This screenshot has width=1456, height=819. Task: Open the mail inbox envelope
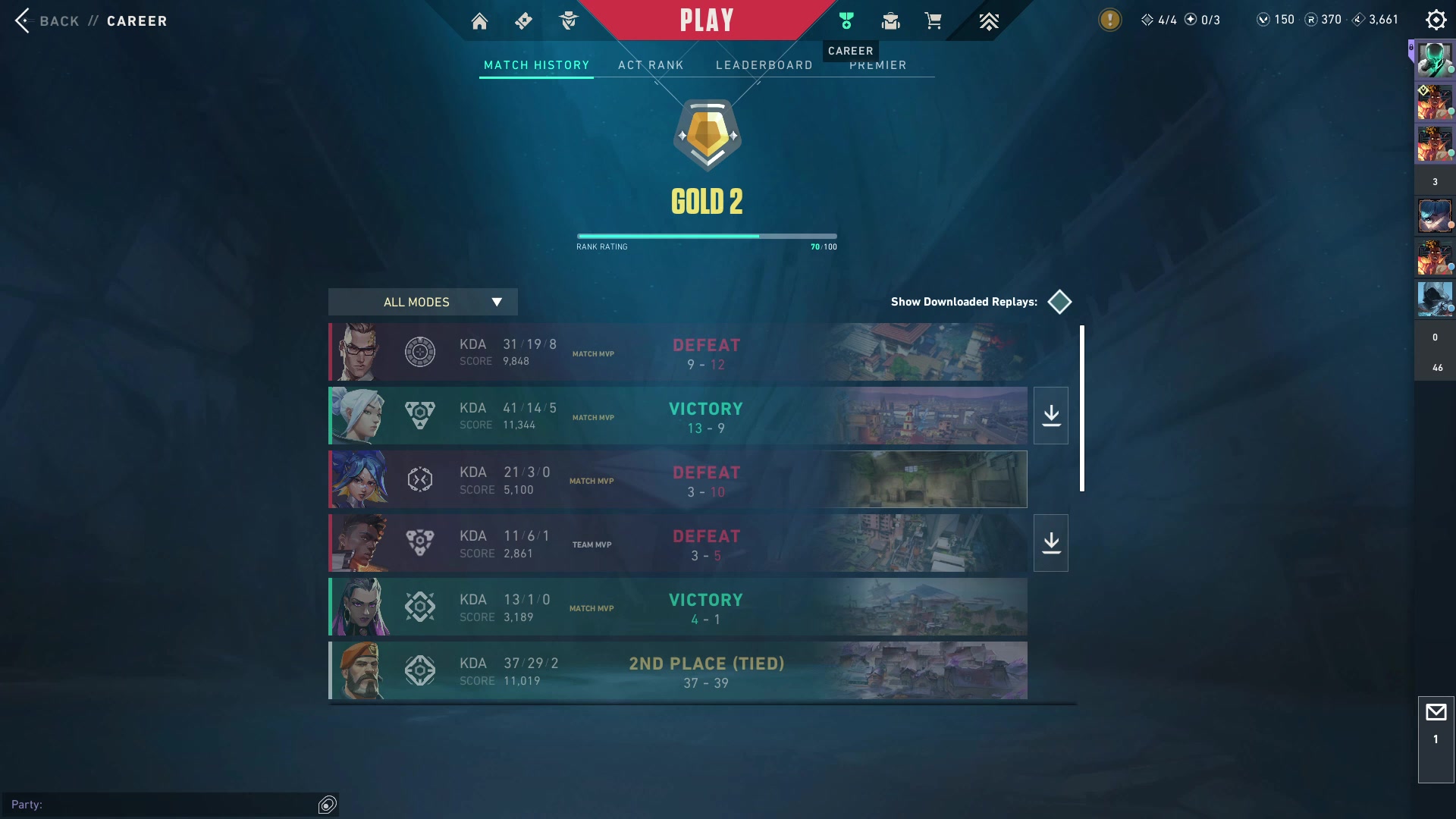click(x=1436, y=713)
